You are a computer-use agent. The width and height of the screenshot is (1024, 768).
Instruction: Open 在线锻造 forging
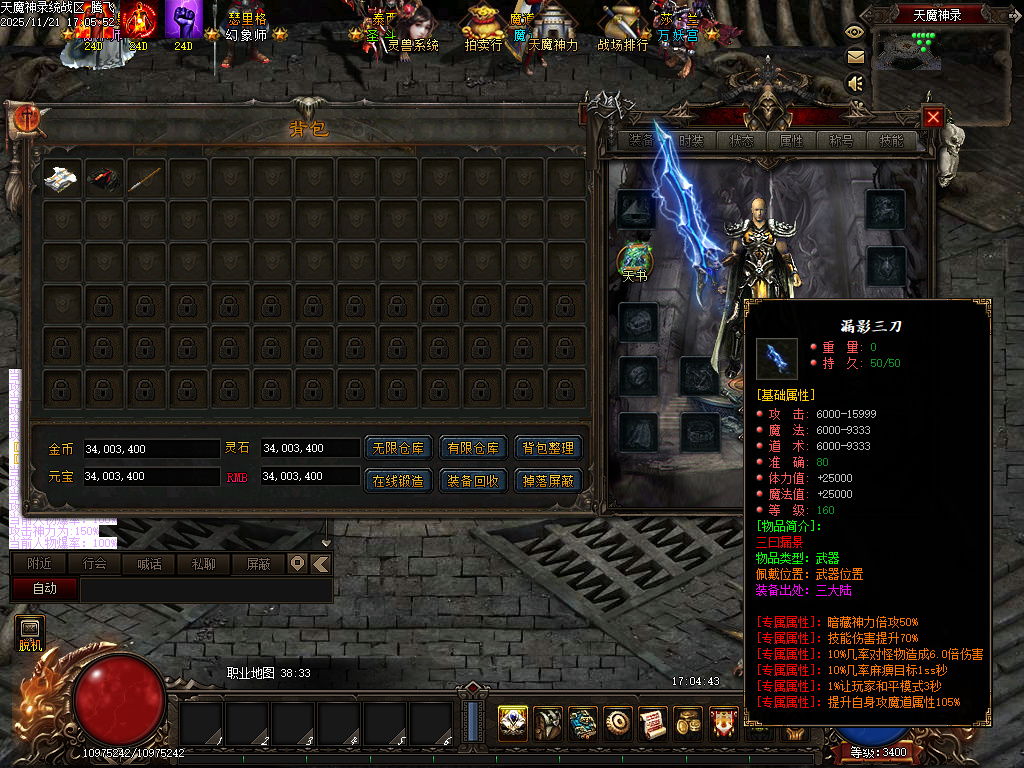[x=397, y=481]
